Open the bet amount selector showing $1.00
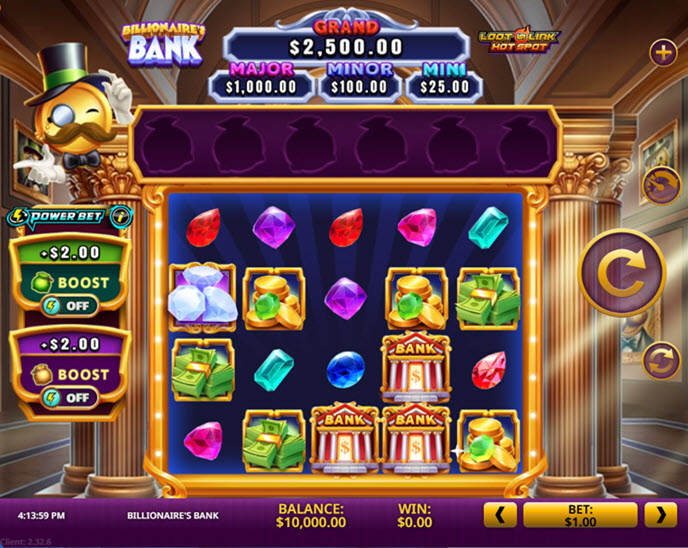This screenshot has height=548, width=688. [580, 515]
